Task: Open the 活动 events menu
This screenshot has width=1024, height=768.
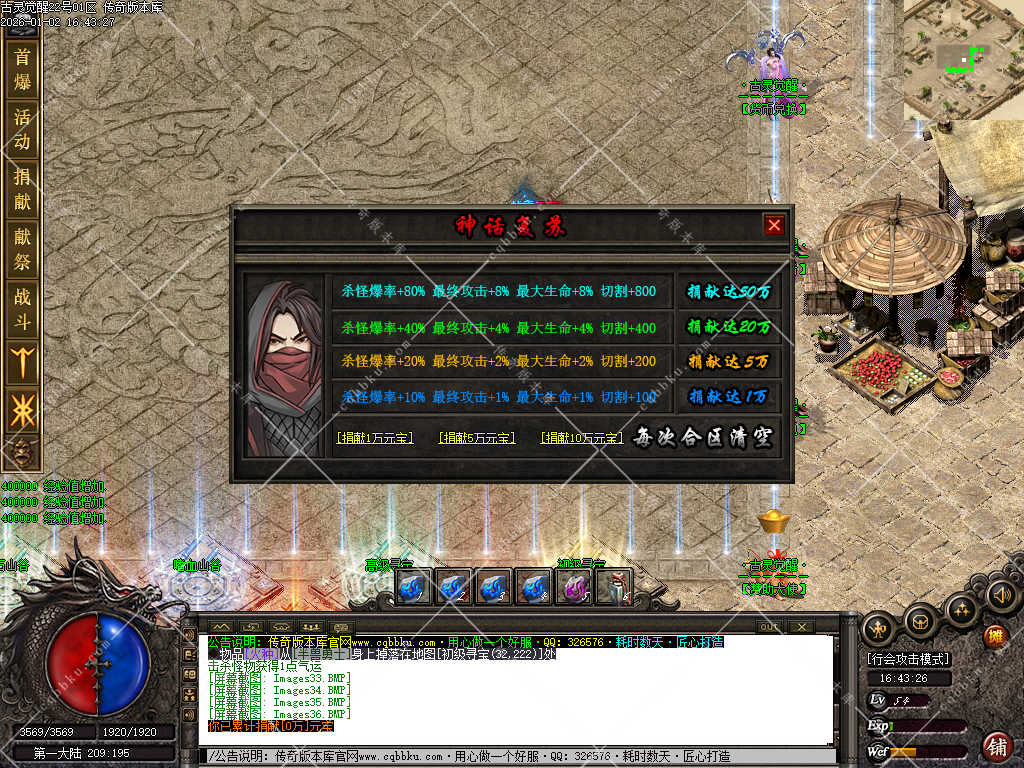Action: point(21,129)
